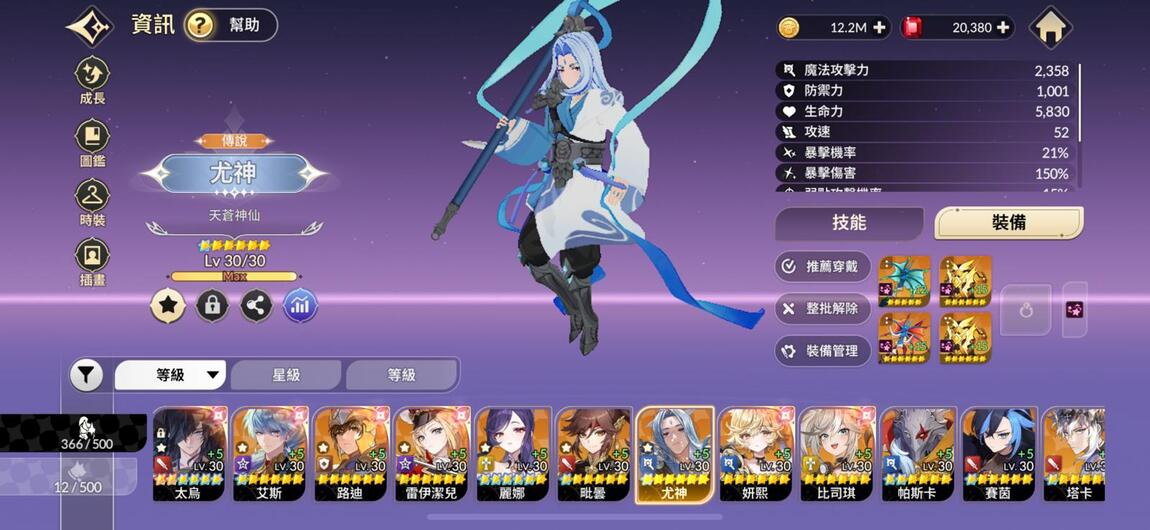Add more gold coins with the plus
This screenshot has width=1150, height=530.
[x=880, y=28]
